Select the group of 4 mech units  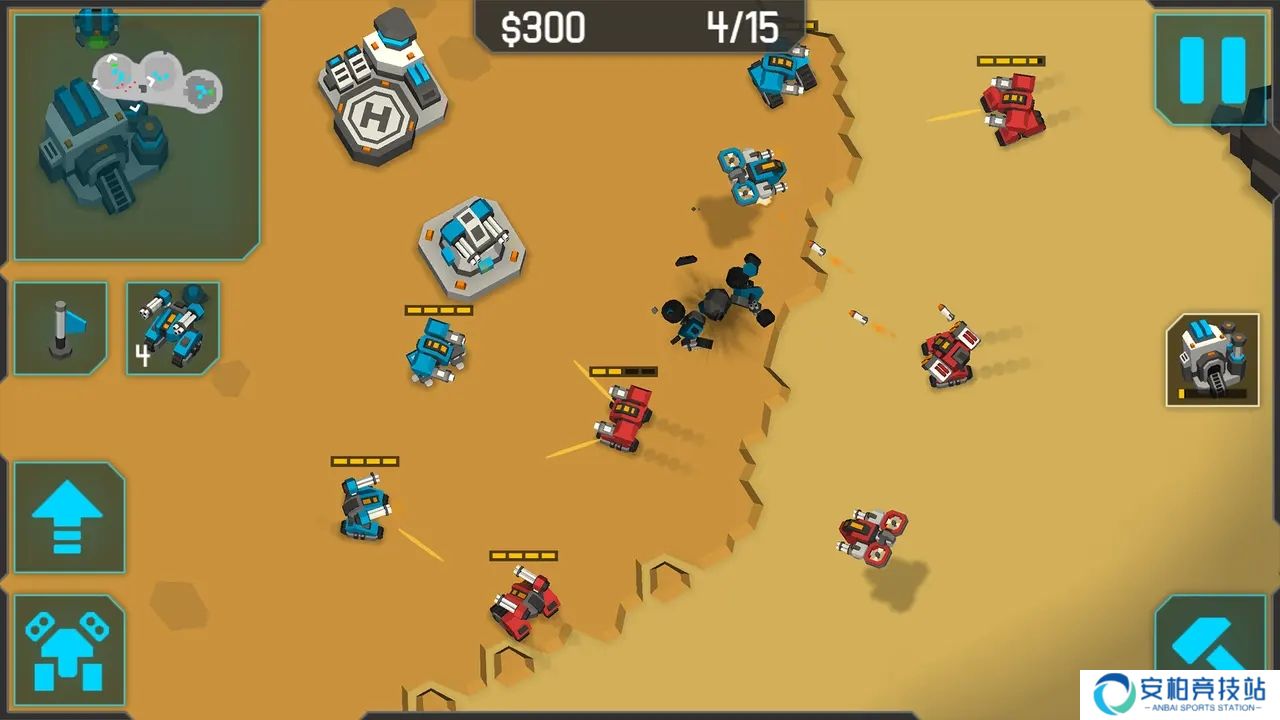[173, 328]
